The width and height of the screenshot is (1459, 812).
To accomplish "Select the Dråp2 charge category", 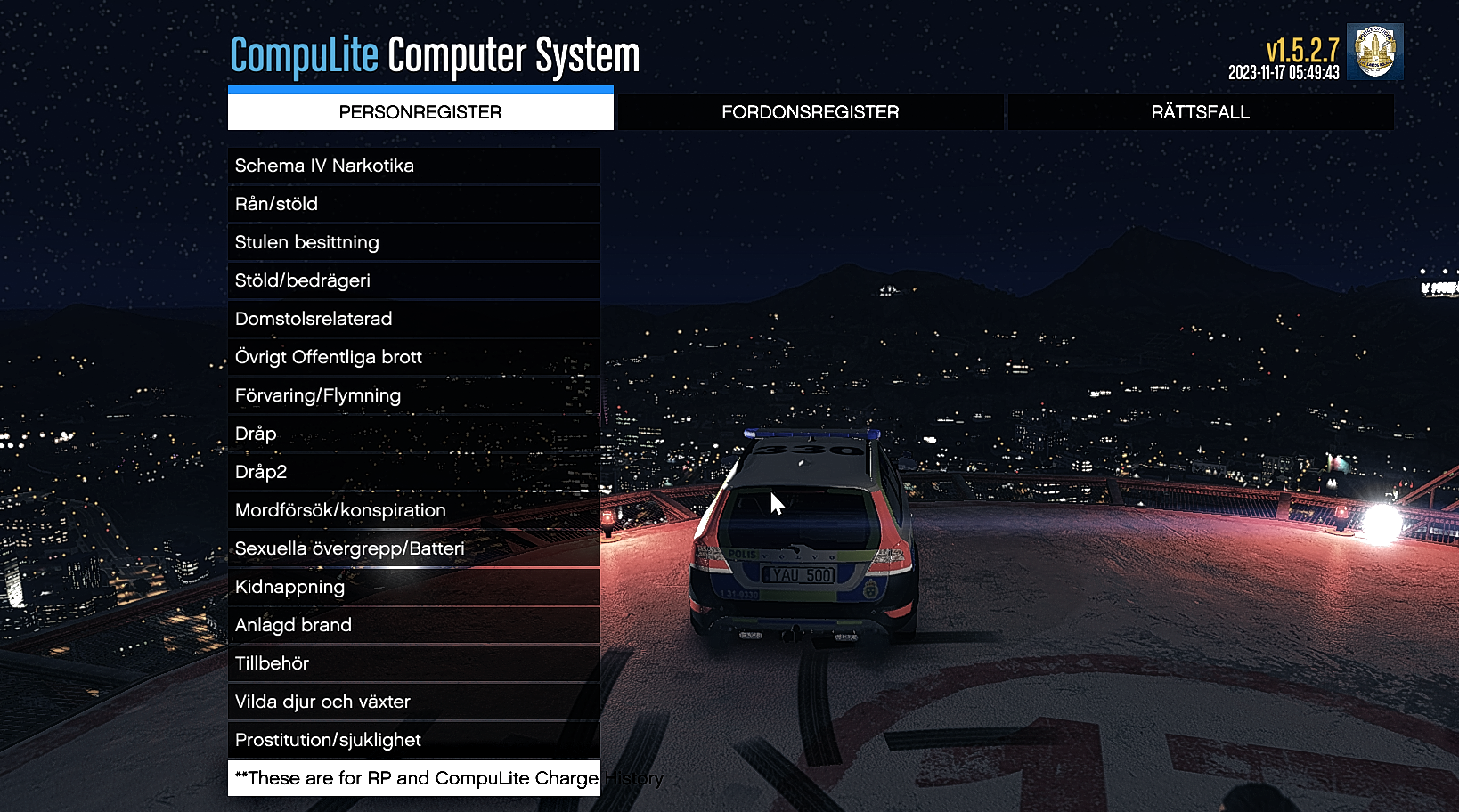I will [x=413, y=472].
